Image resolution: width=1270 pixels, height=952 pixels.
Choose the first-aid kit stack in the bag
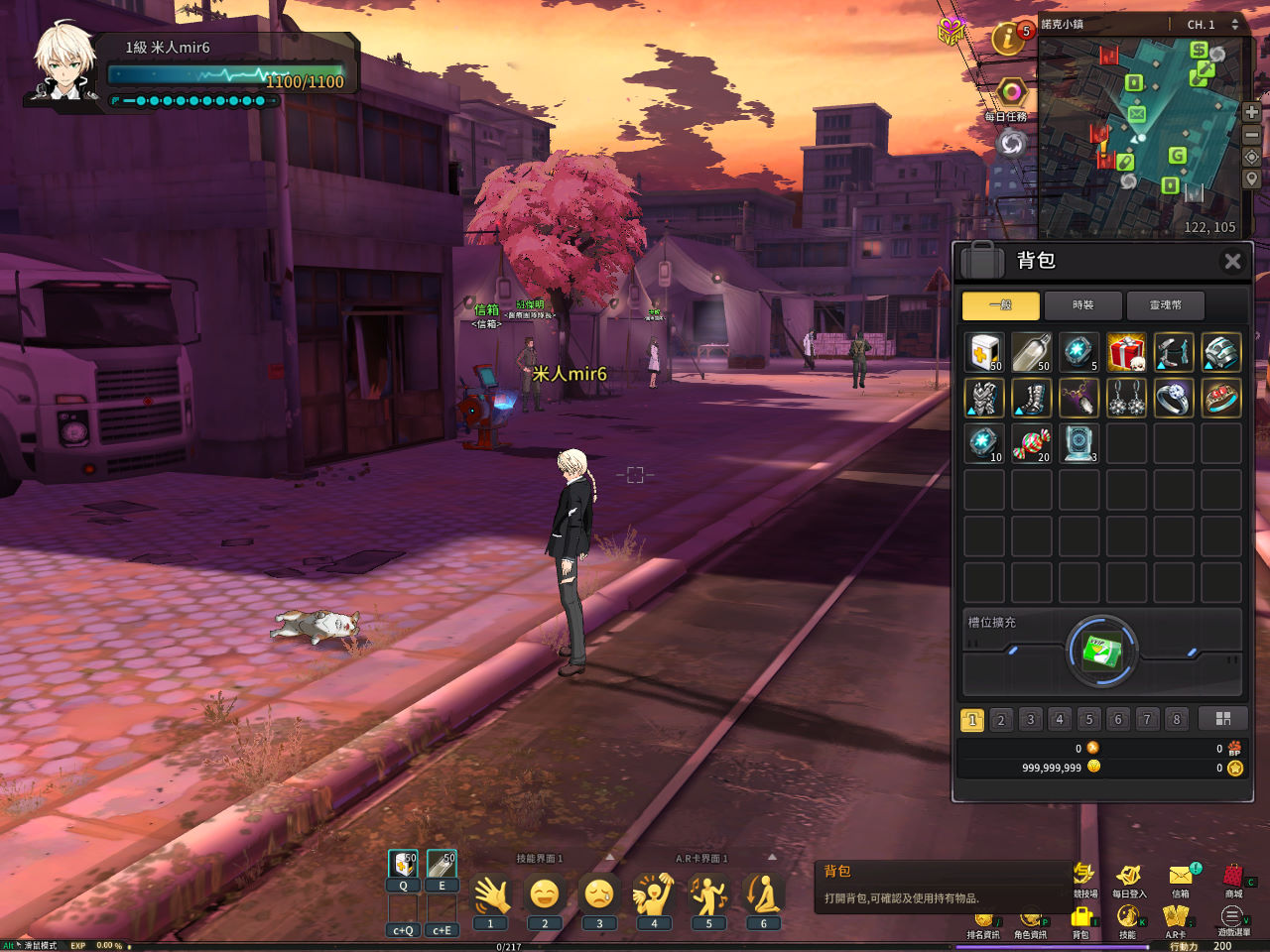coord(984,352)
